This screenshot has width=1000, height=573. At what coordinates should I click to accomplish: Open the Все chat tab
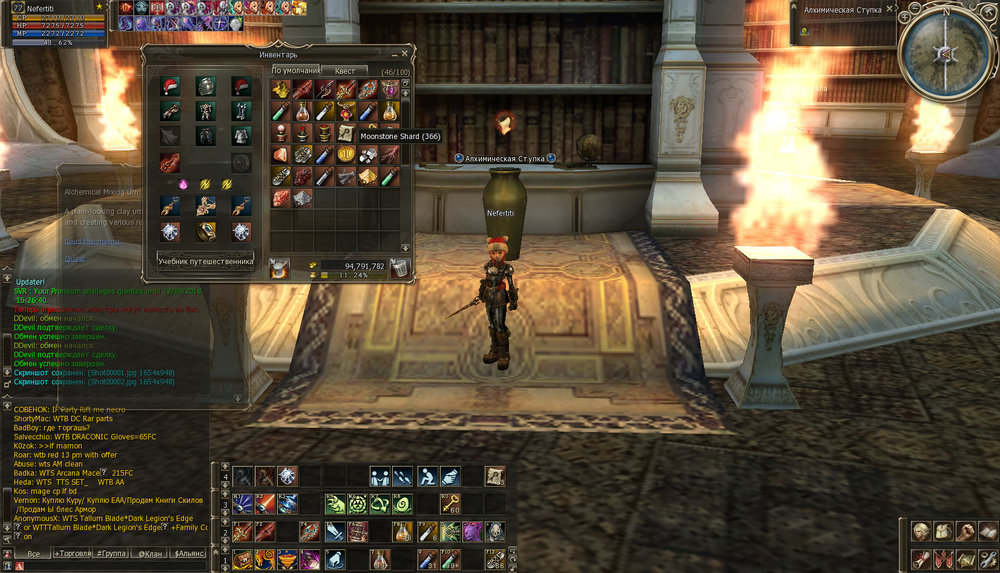pyautogui.click(x=34, y=552)
